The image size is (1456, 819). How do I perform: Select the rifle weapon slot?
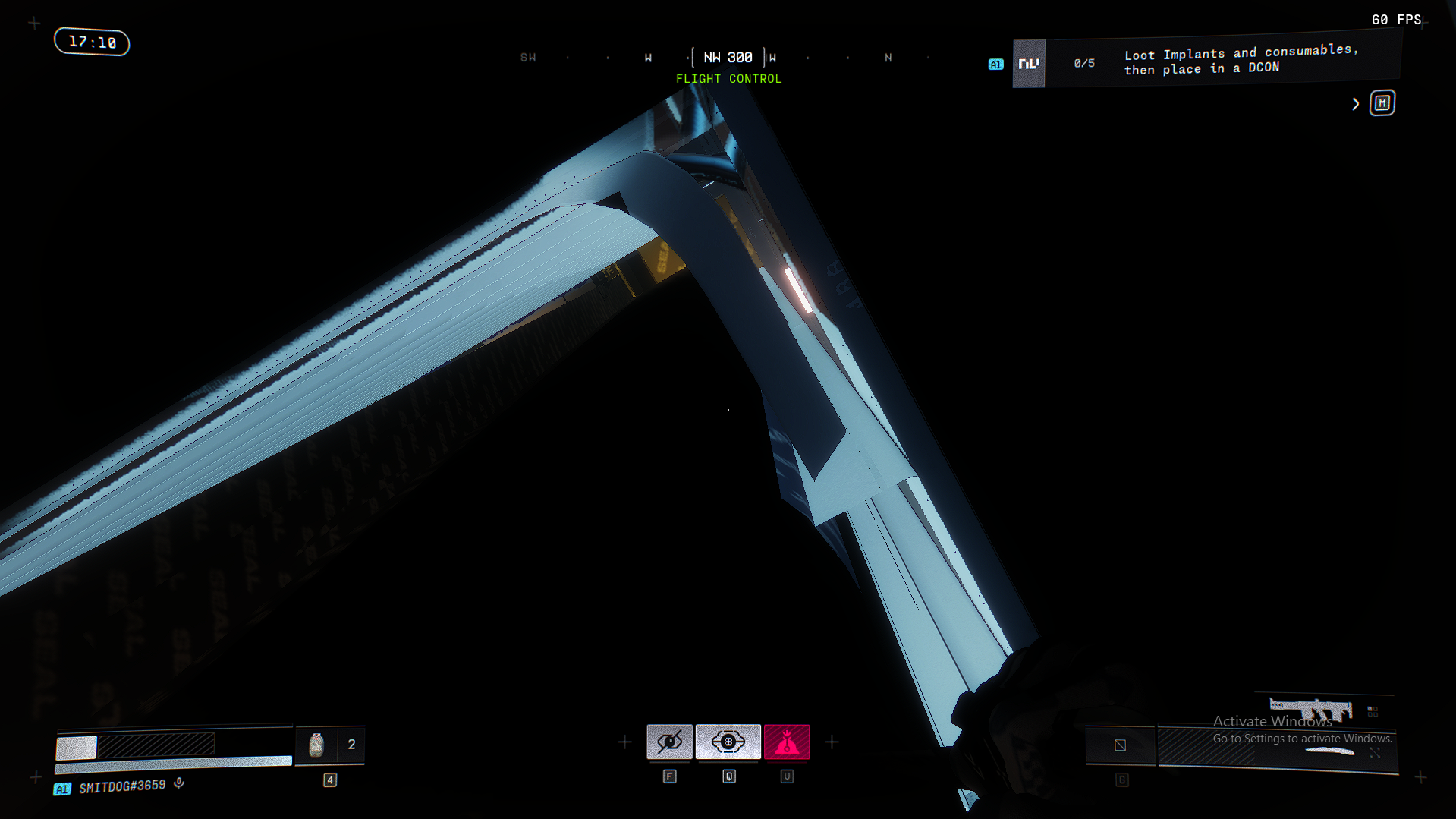pos(1311,710)
